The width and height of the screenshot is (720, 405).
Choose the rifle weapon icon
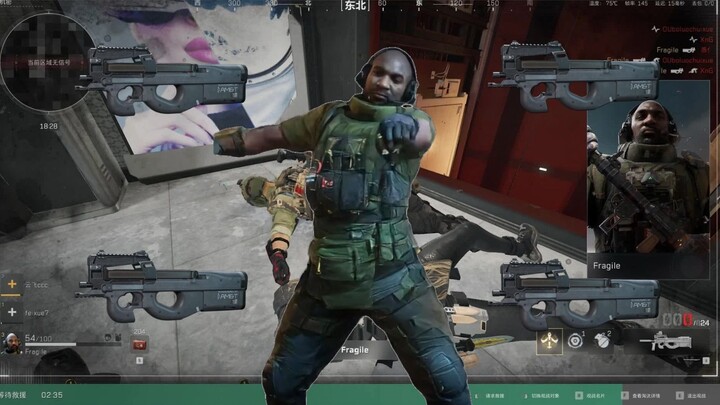coord(665,343)
